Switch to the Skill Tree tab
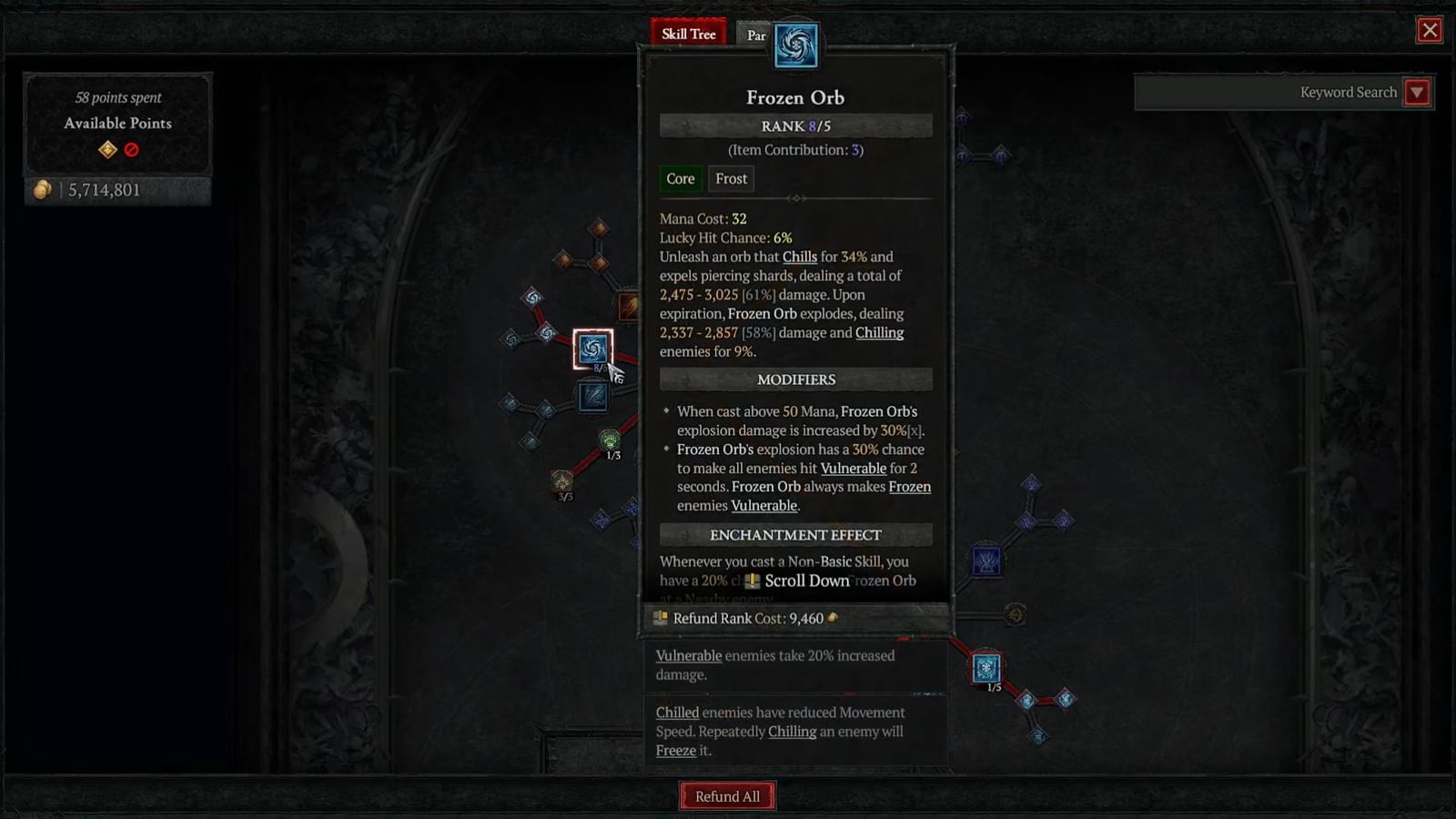This screenshot has height=819, width=1456. [x=688, y=33]
